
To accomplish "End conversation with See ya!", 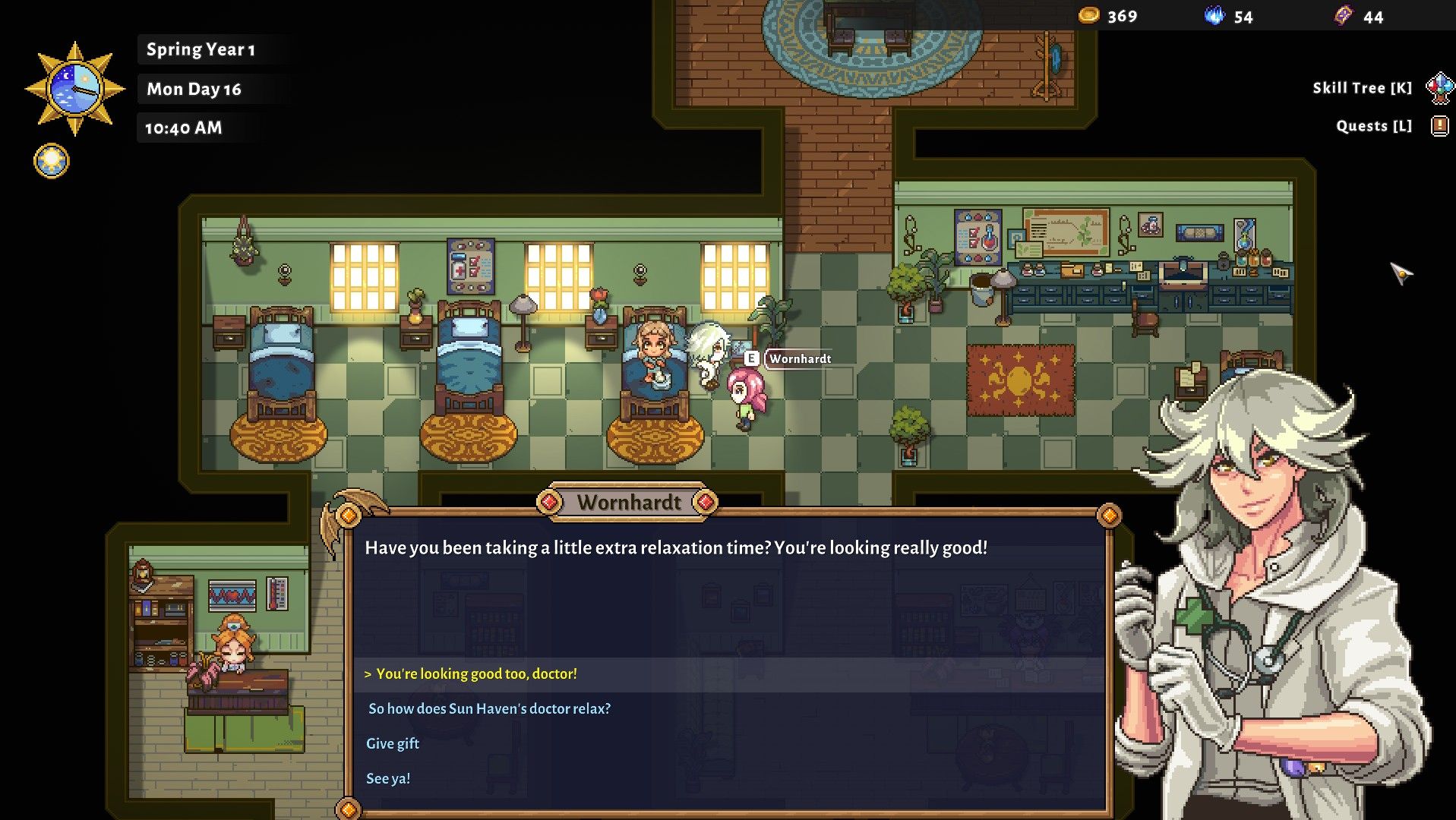I will tap(388, 779).
